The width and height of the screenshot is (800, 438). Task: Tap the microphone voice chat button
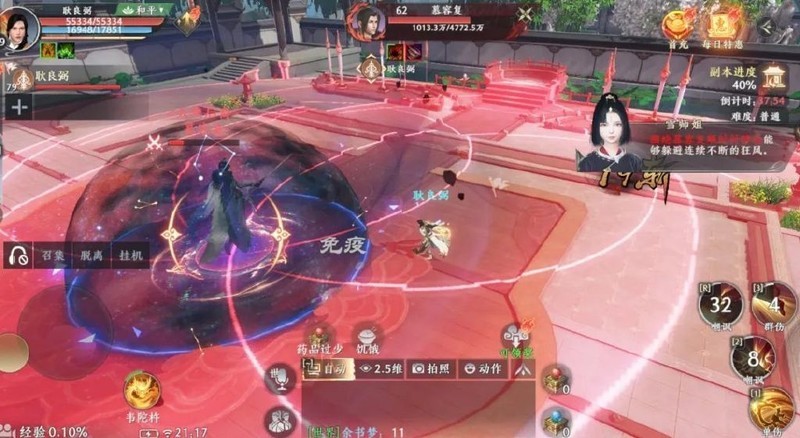280,376
